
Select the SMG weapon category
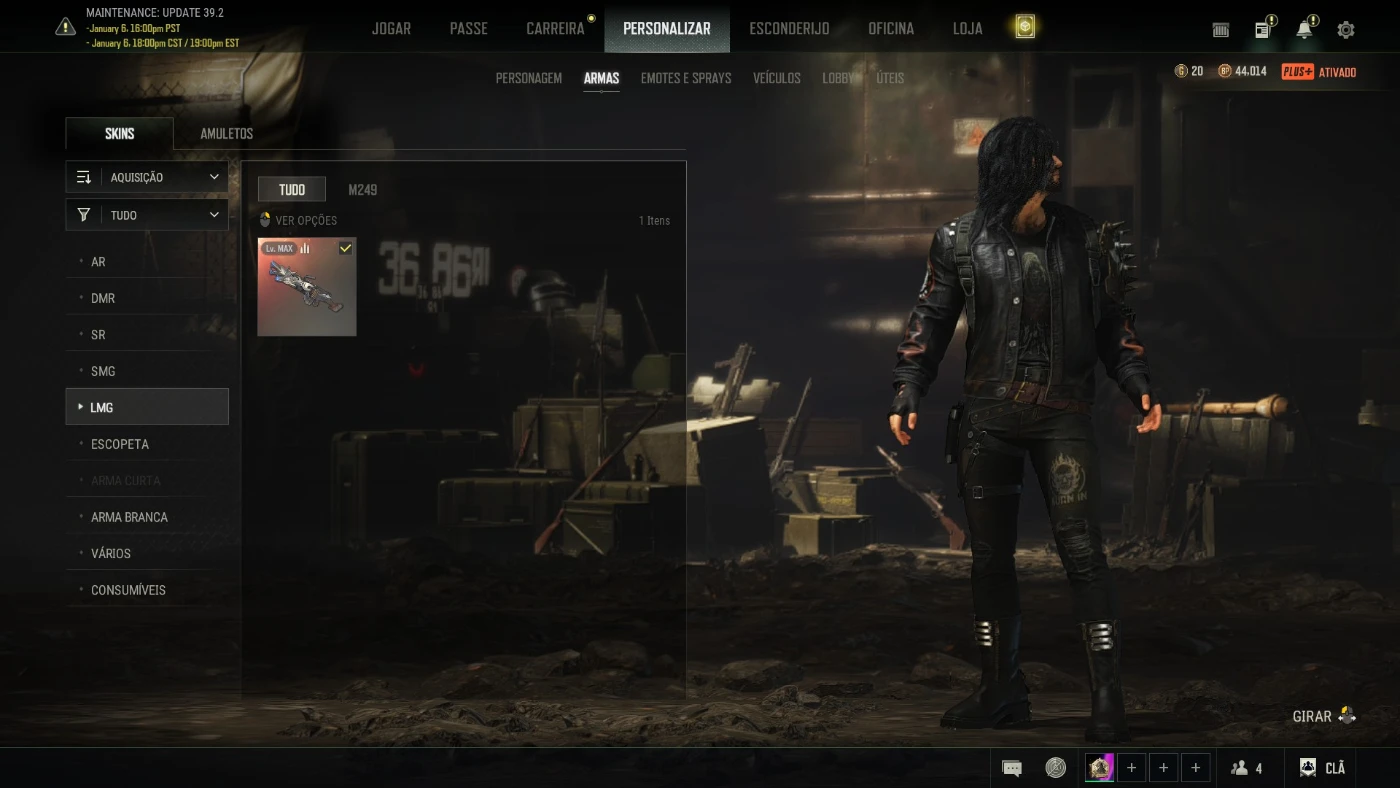click(103, 371)
